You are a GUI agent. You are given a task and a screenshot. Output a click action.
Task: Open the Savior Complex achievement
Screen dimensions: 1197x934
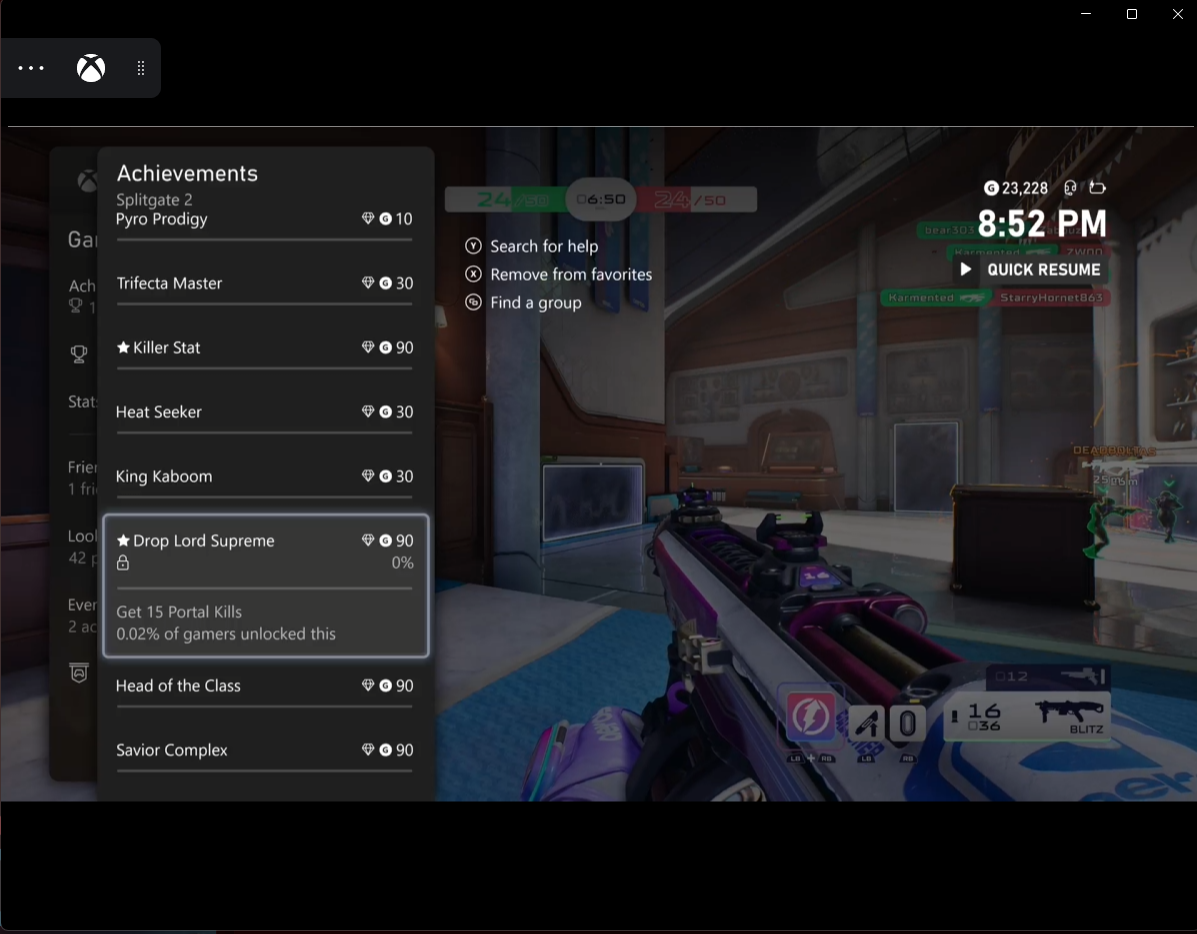264,750
